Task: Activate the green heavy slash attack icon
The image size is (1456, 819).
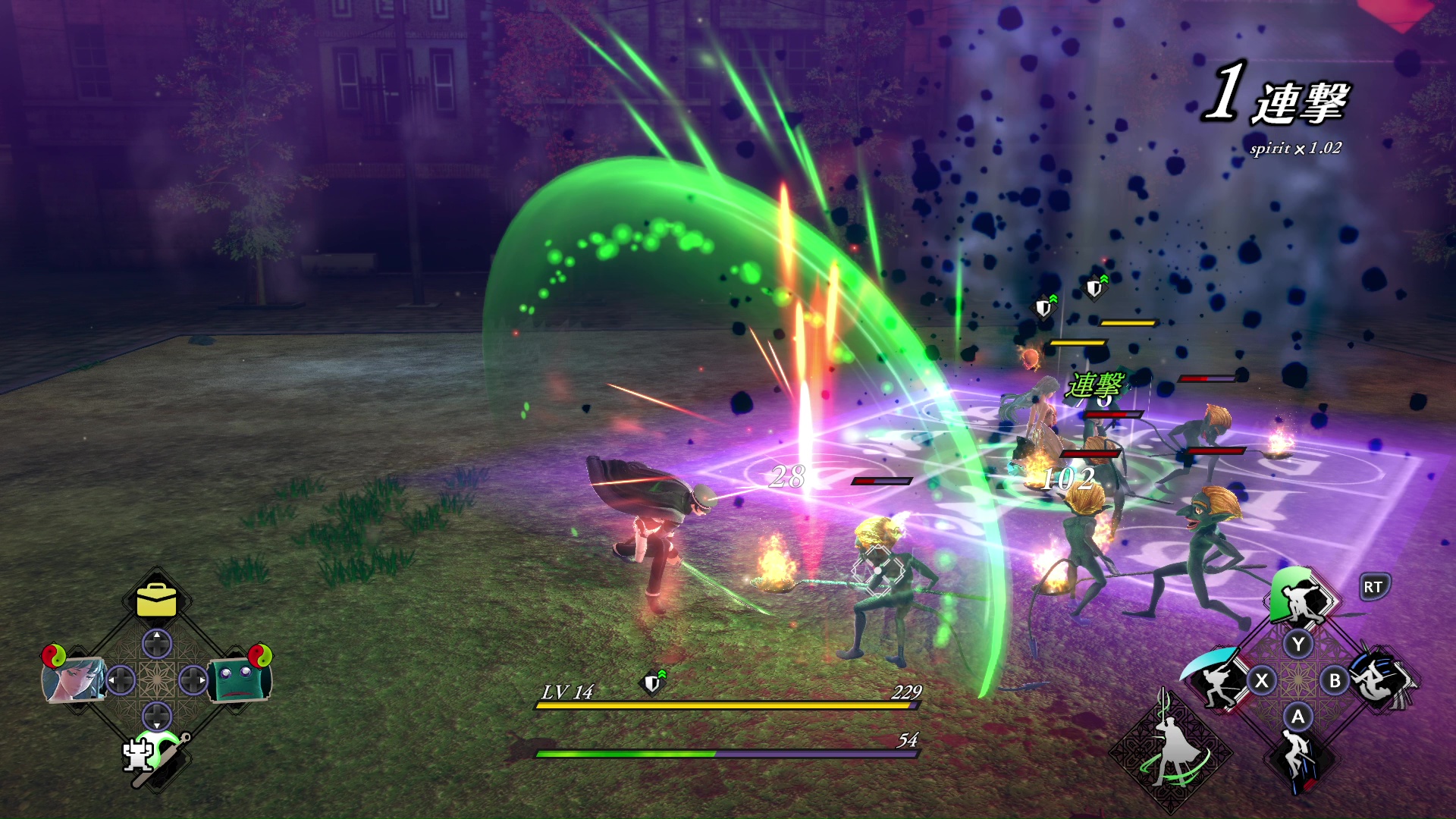Action: (x=1300, y=601)
